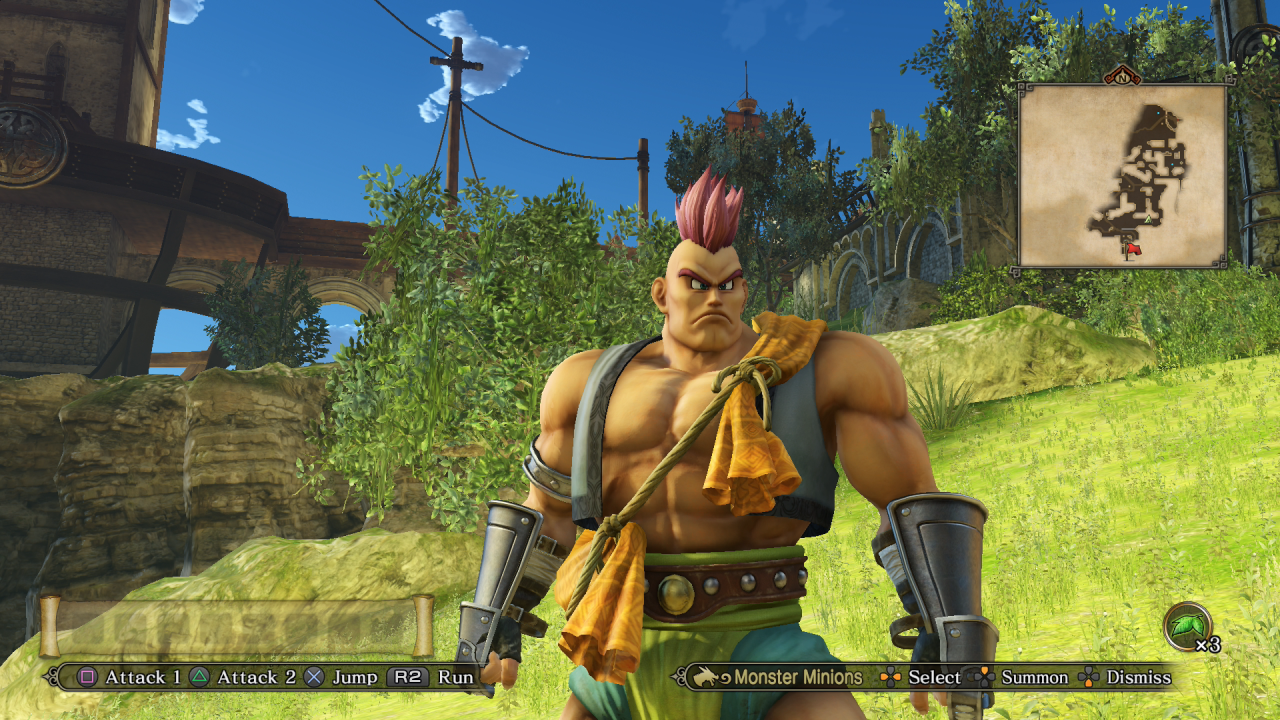1280x720 pixels.
Task: Click the empty scroll message banner
Action: point(236,625)
